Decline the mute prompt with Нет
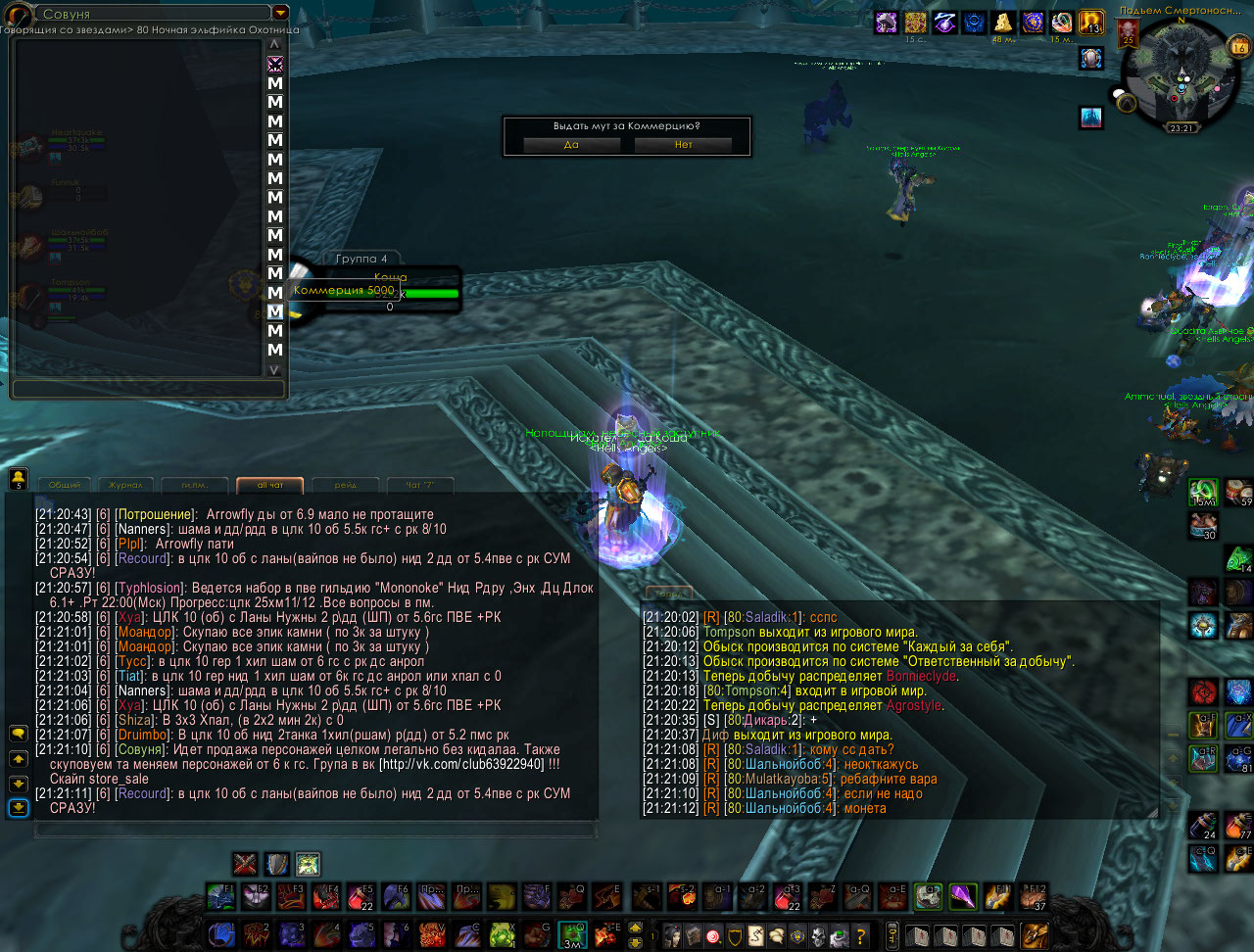Screen dimensions: 1254x952 [683, 144]
